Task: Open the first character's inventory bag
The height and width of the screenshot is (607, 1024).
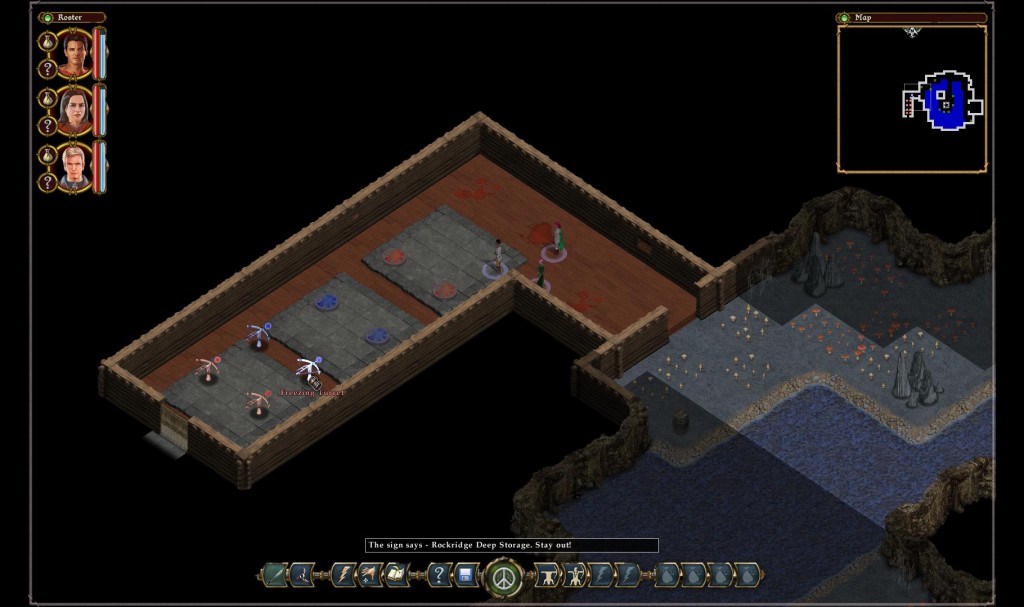Action: click(x=46, y=42)
